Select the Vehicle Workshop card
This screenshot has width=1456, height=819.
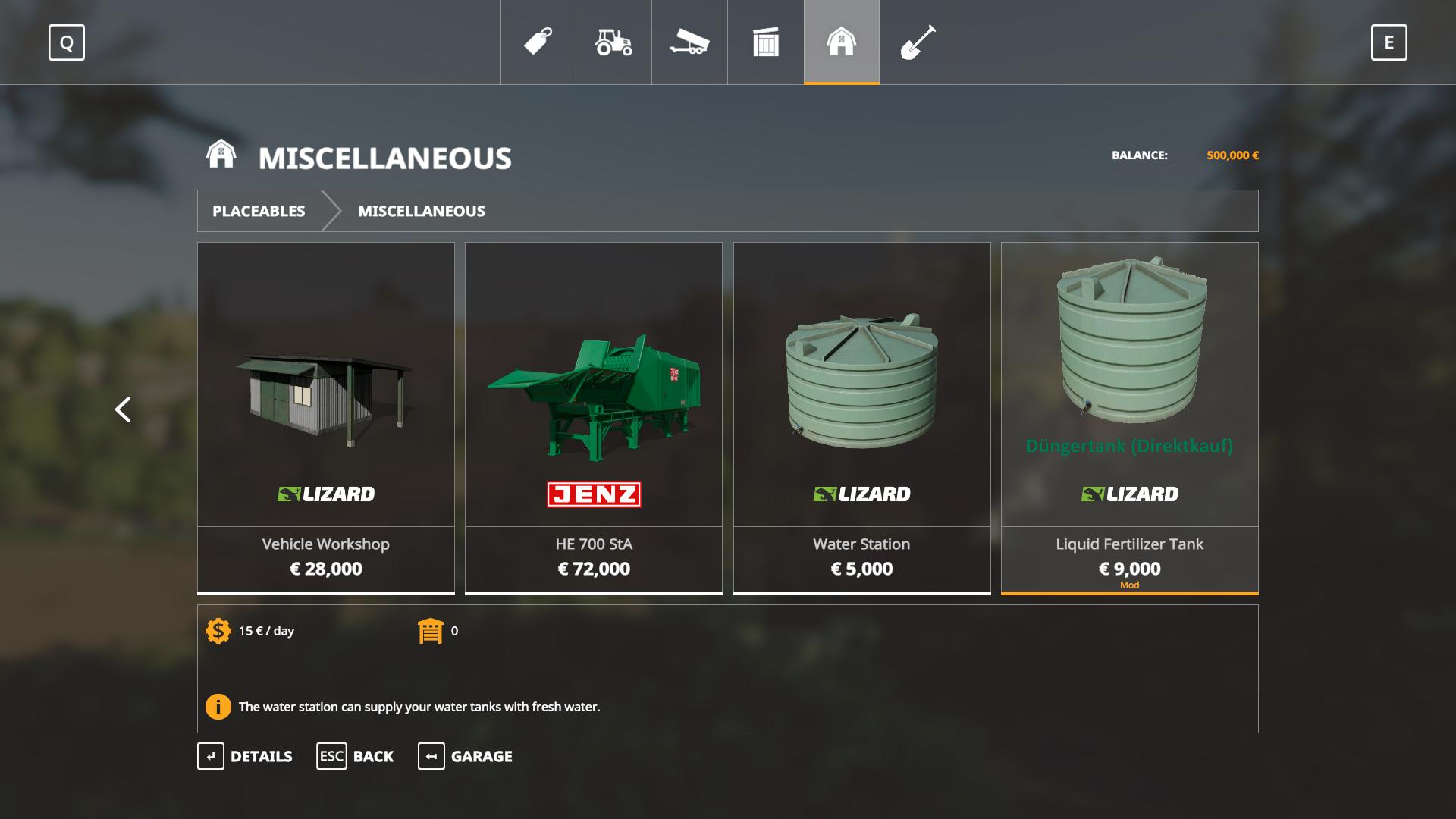pos(326,417)
